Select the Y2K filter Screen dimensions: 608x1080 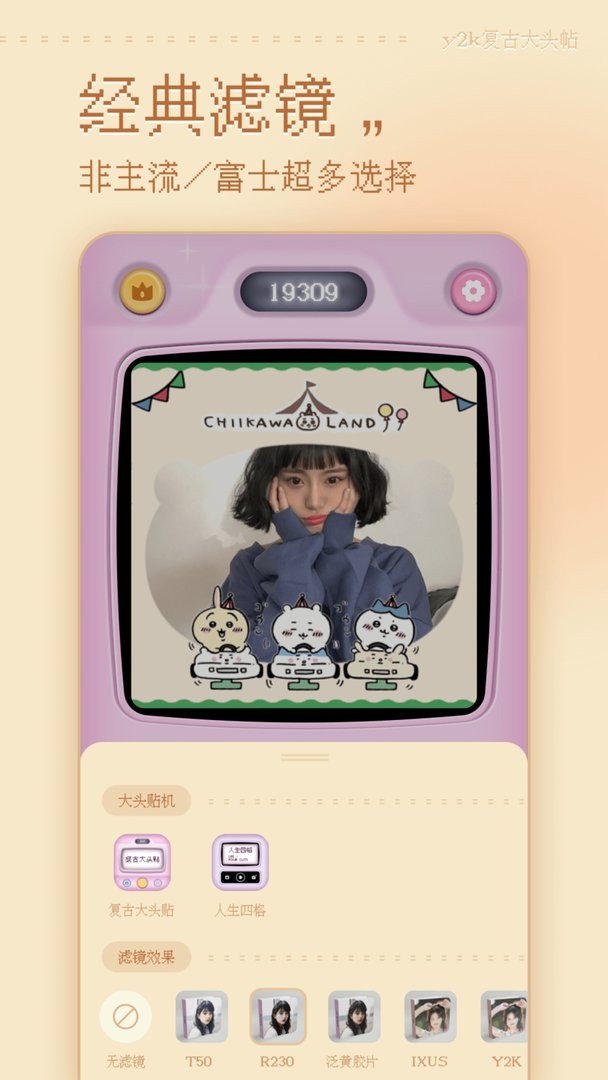tap(503, 1017)
